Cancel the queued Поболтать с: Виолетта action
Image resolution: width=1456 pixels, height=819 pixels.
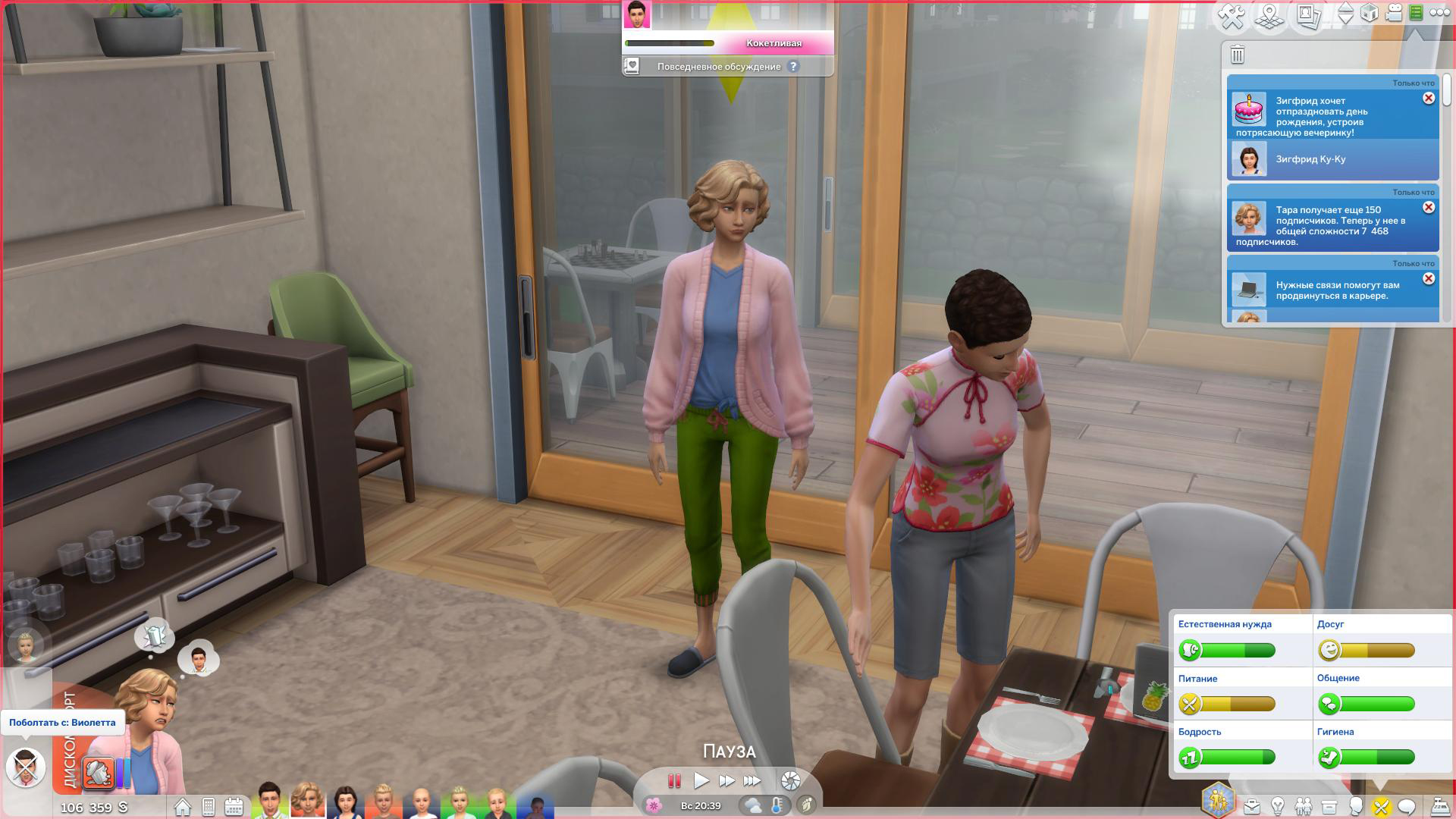tap(26, 766)
